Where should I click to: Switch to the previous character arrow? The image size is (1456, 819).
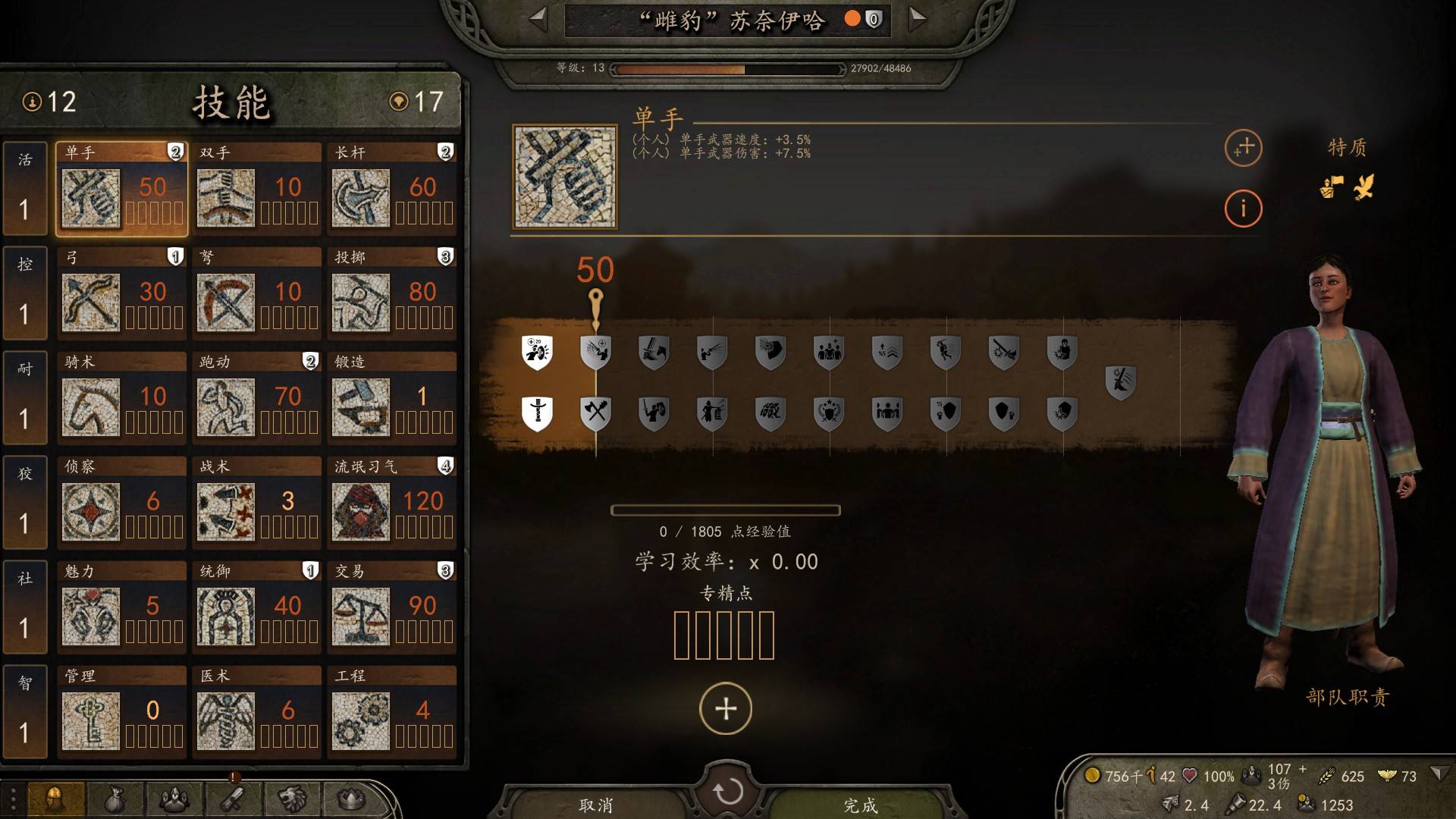538,19
